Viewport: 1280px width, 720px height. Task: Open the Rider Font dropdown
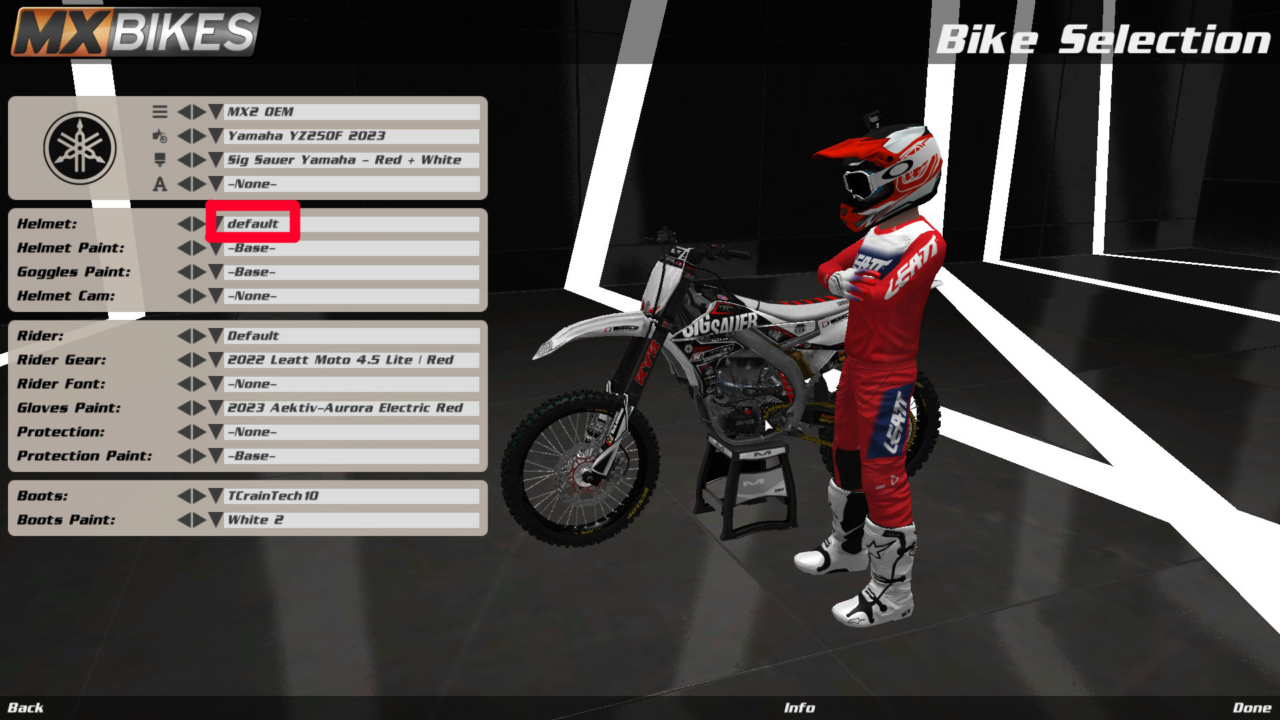[216, 383]
